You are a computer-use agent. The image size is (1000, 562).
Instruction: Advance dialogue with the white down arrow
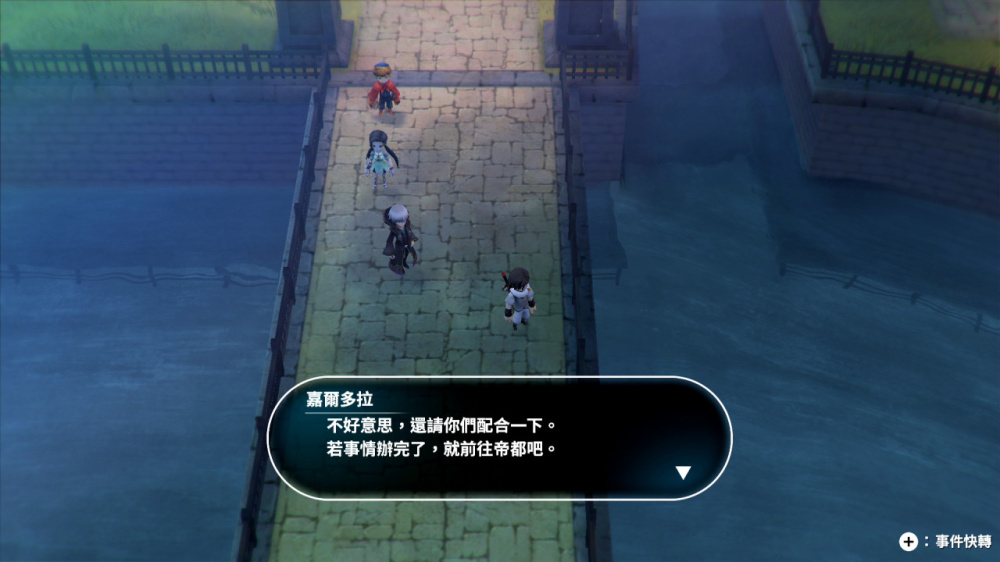coord(683,472)
